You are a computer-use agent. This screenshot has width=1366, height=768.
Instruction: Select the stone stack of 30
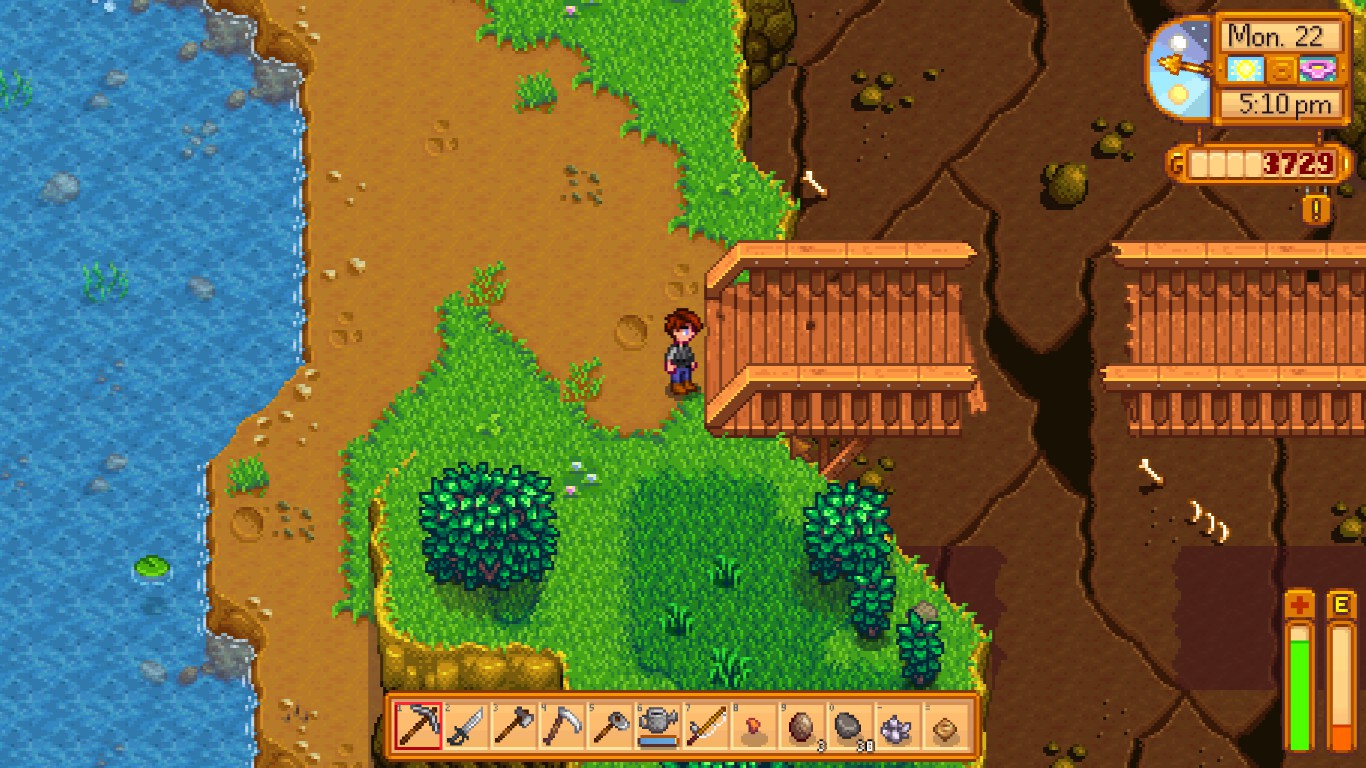850,726
